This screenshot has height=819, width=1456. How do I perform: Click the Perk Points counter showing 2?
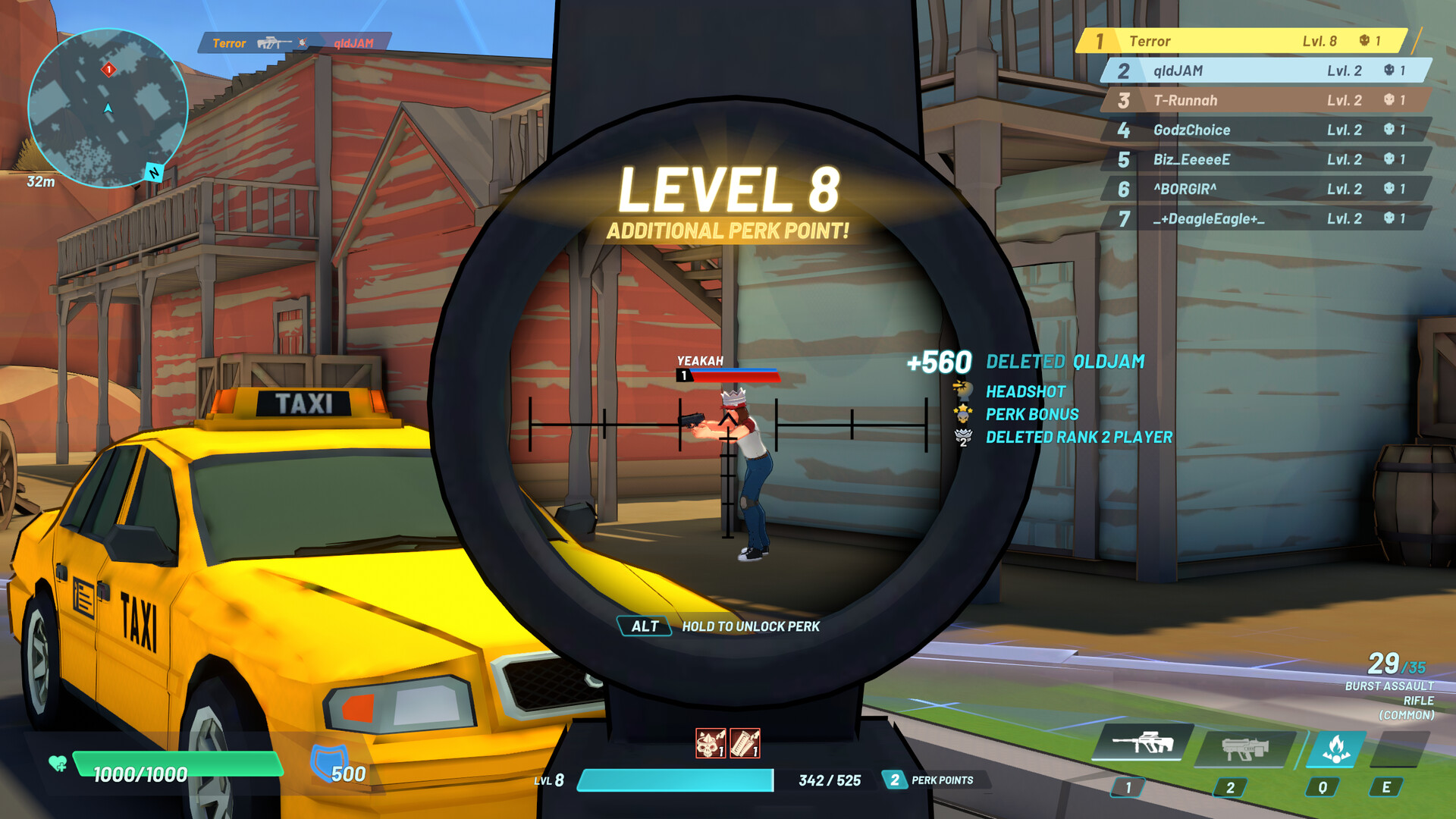coord(896,779)
